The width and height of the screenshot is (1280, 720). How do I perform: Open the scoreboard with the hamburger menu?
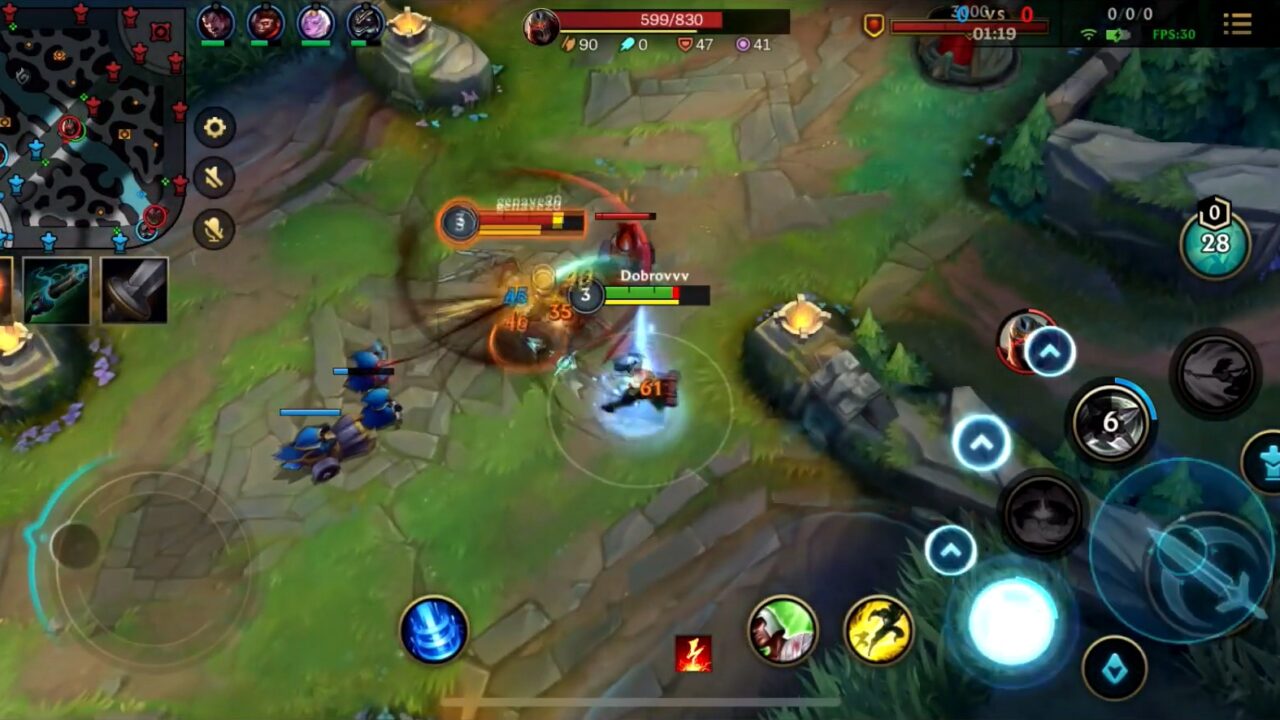click(1236, 25)
